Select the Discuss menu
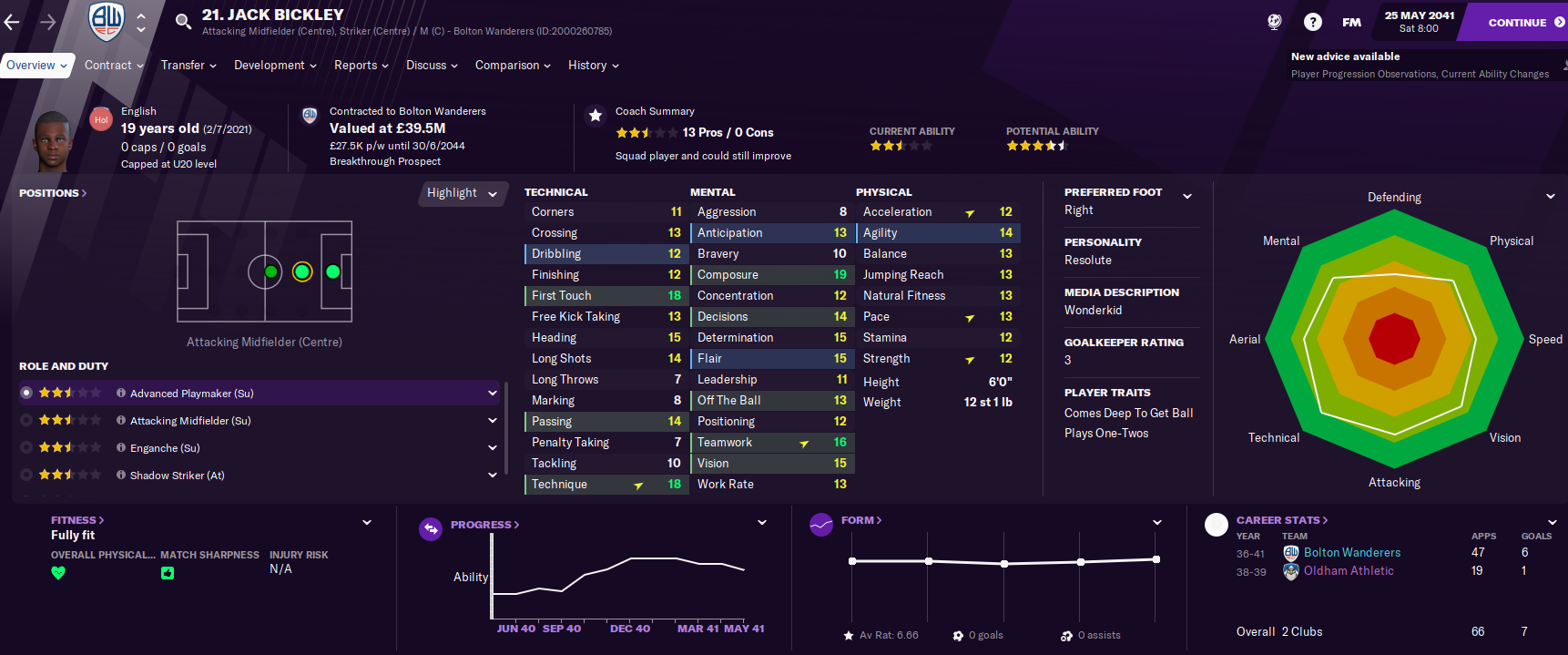Viewport: 1568px width, 655px height. click(432, 66)
